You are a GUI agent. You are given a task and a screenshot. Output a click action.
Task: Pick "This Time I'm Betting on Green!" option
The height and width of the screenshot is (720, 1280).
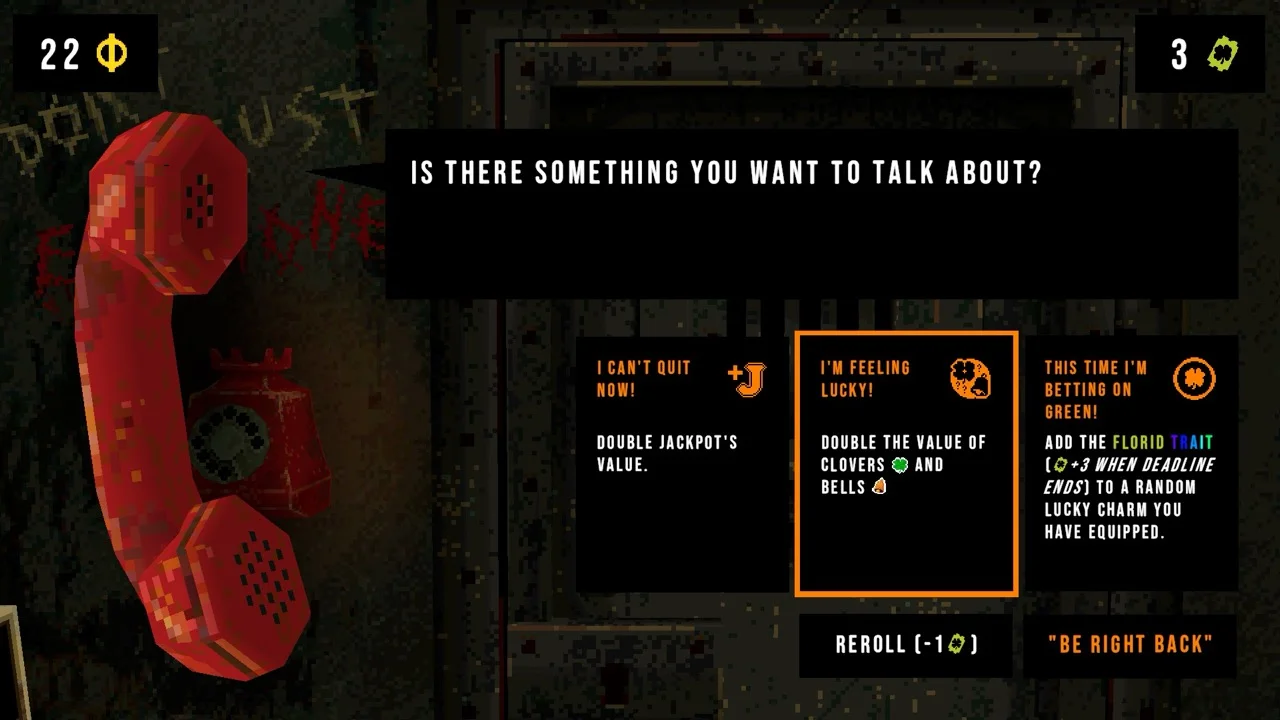click(x=1130, y=463)
